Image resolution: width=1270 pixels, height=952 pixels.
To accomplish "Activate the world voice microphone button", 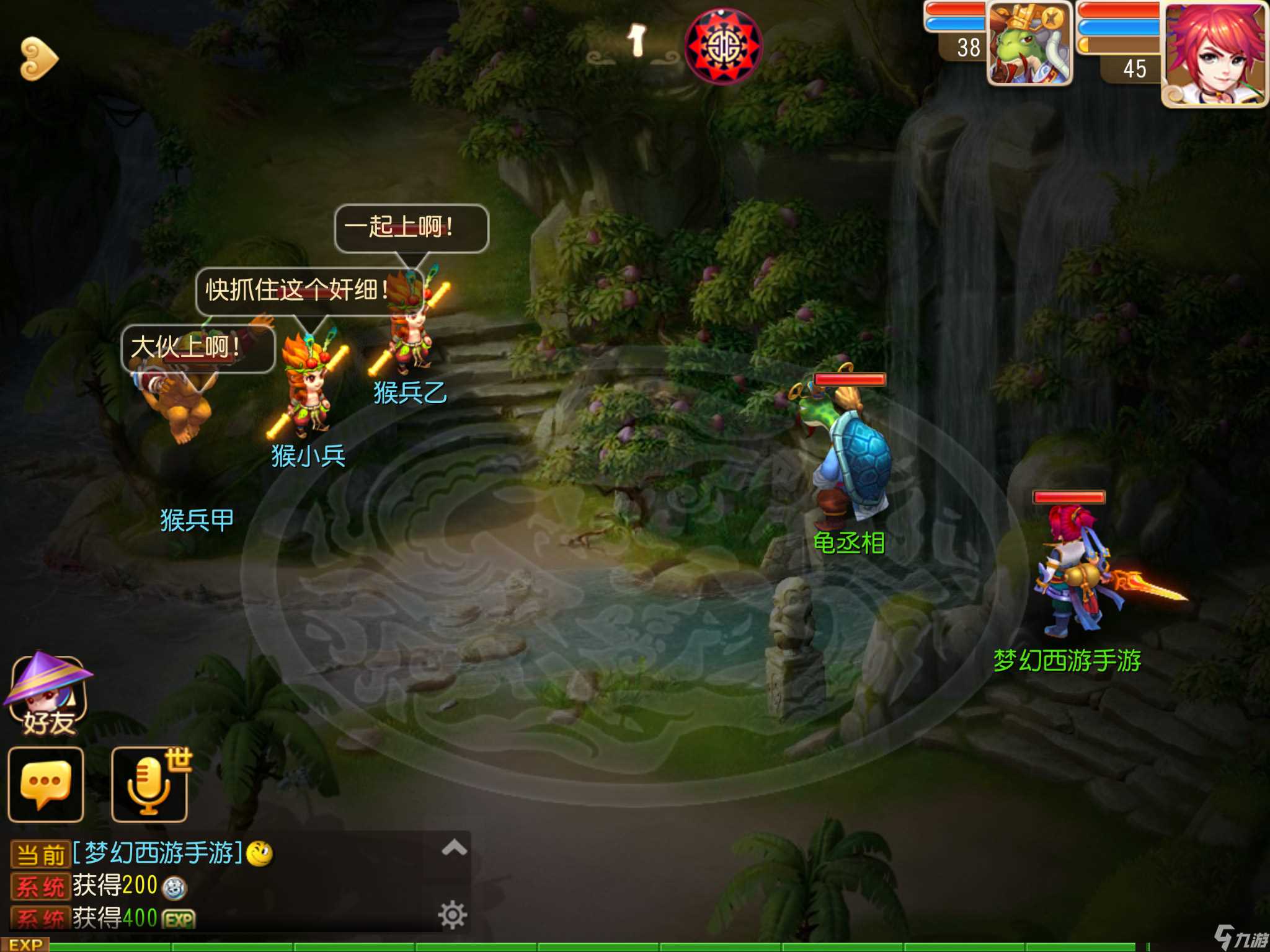I will (x=149, y=785).
